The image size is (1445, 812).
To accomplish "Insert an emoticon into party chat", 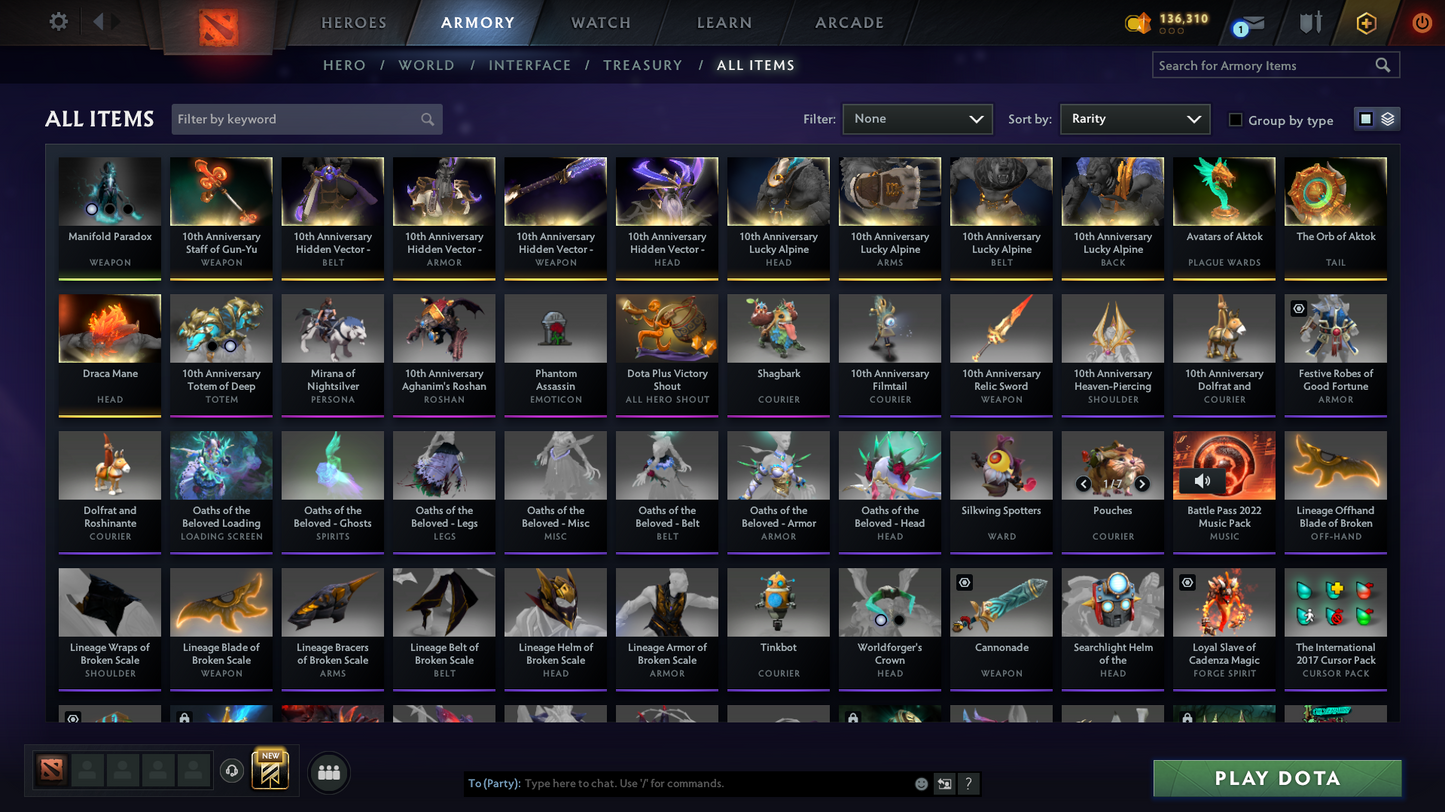I will [x=920, y=783].
